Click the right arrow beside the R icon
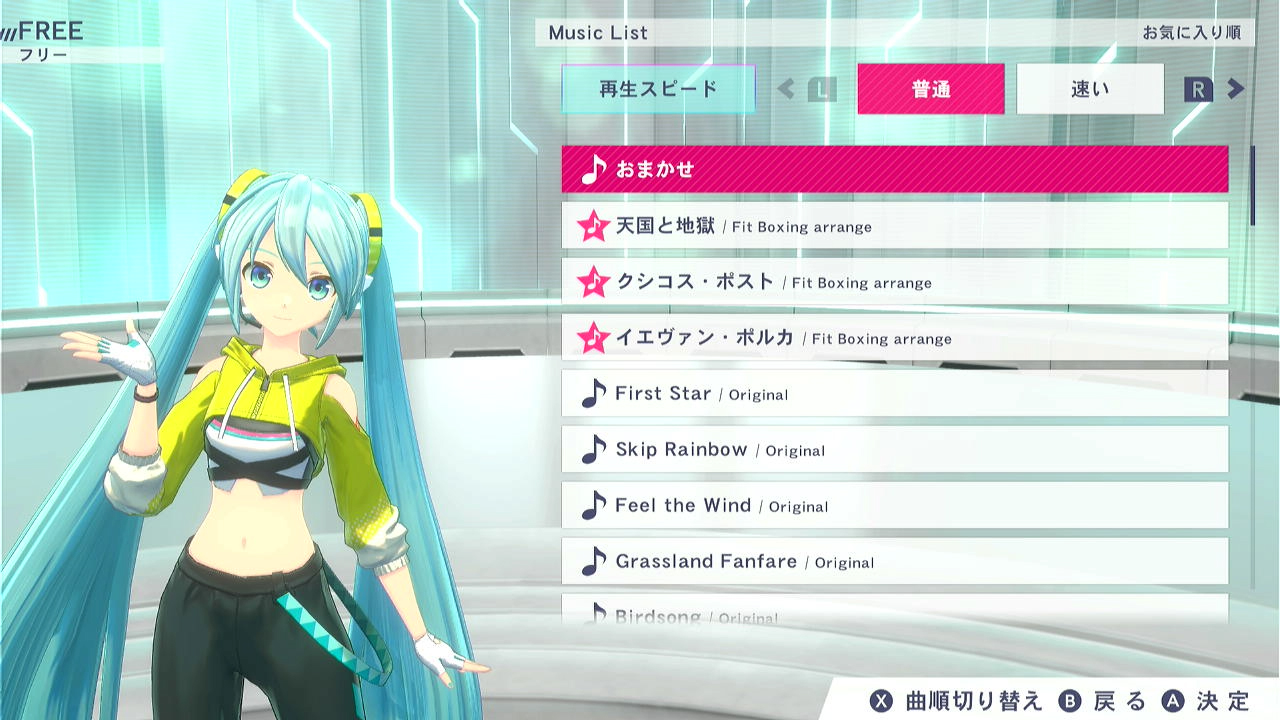The width and height of the screenshot is (1280, 720). (1236, 89)
